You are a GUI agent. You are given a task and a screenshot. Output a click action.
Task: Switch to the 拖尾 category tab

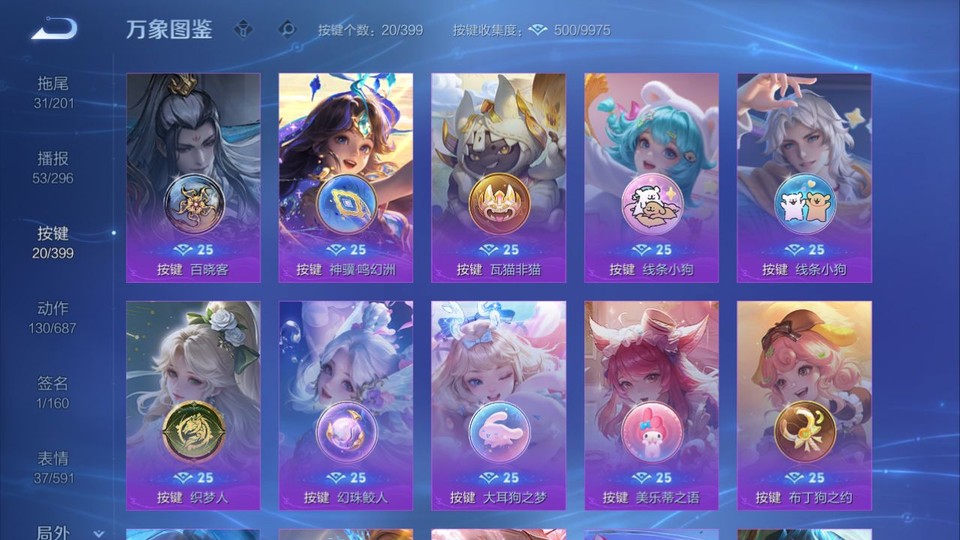point(53,92)
